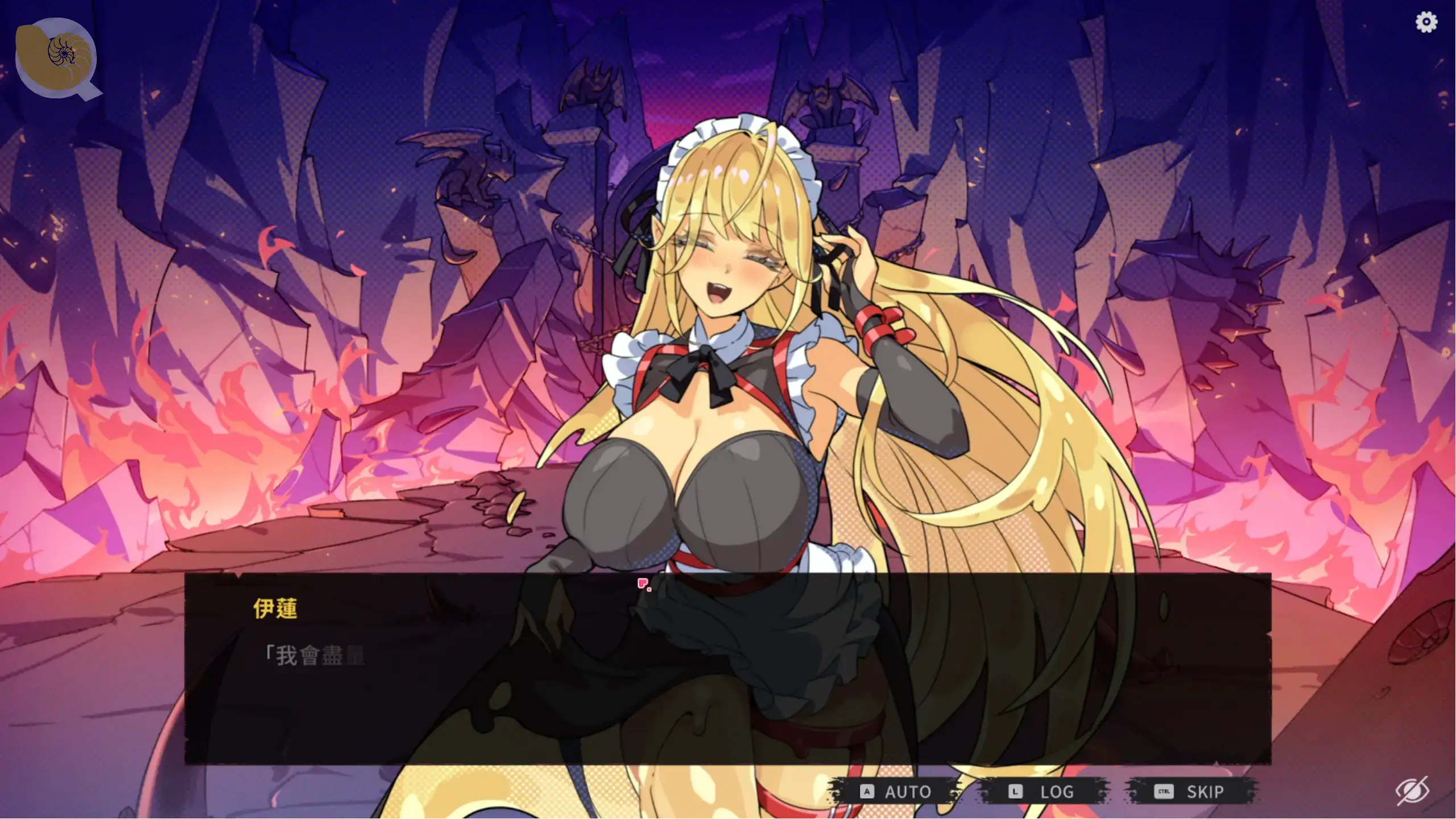Click the nautilus shell logo
The image size is (1456, 819).
tap(57, 57)
